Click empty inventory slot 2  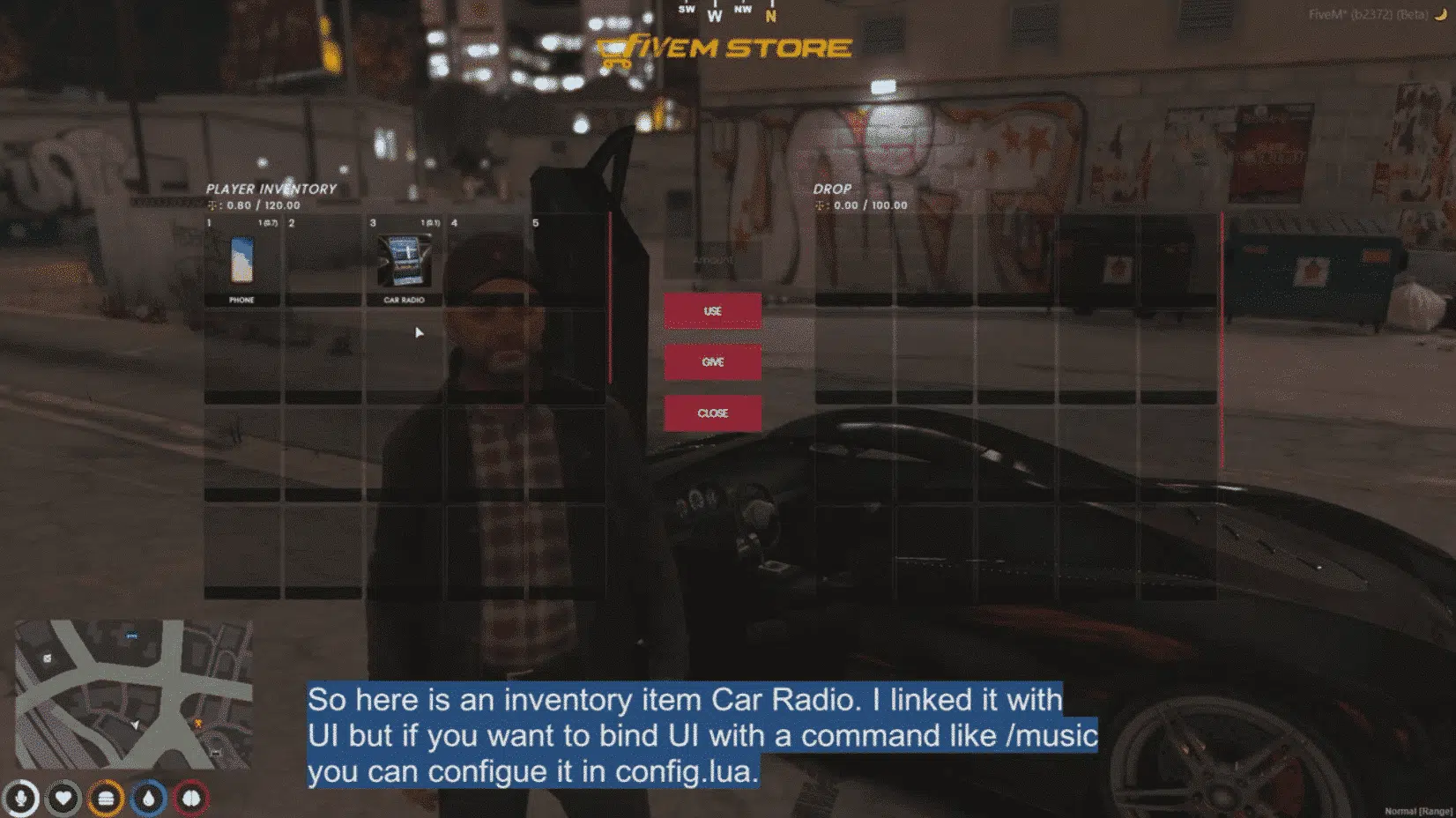323,262
